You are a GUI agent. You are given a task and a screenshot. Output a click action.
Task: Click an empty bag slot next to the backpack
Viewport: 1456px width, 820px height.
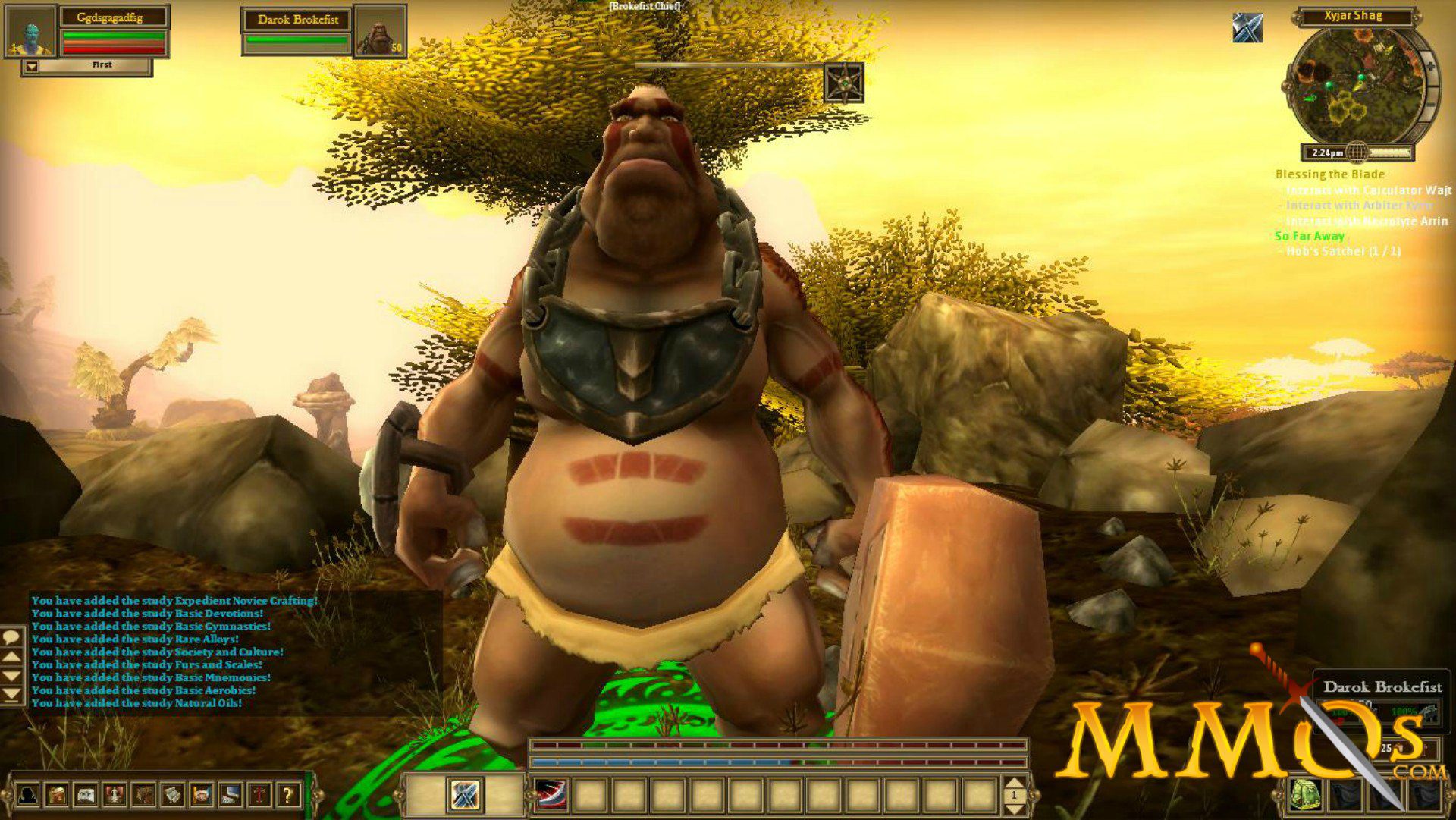coord(1345,793)
